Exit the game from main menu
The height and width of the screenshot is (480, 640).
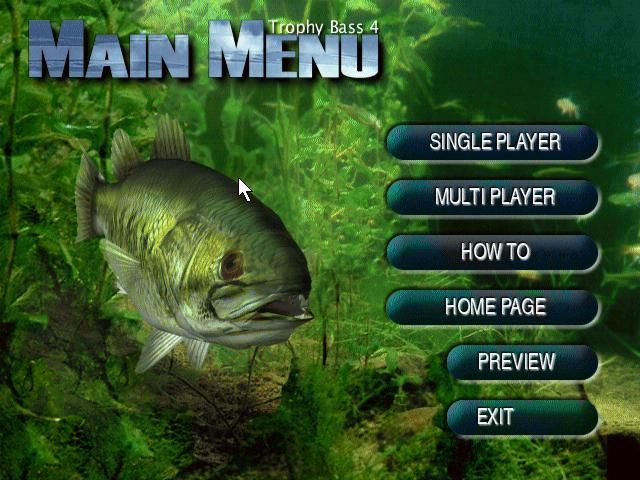pos(522,417)
